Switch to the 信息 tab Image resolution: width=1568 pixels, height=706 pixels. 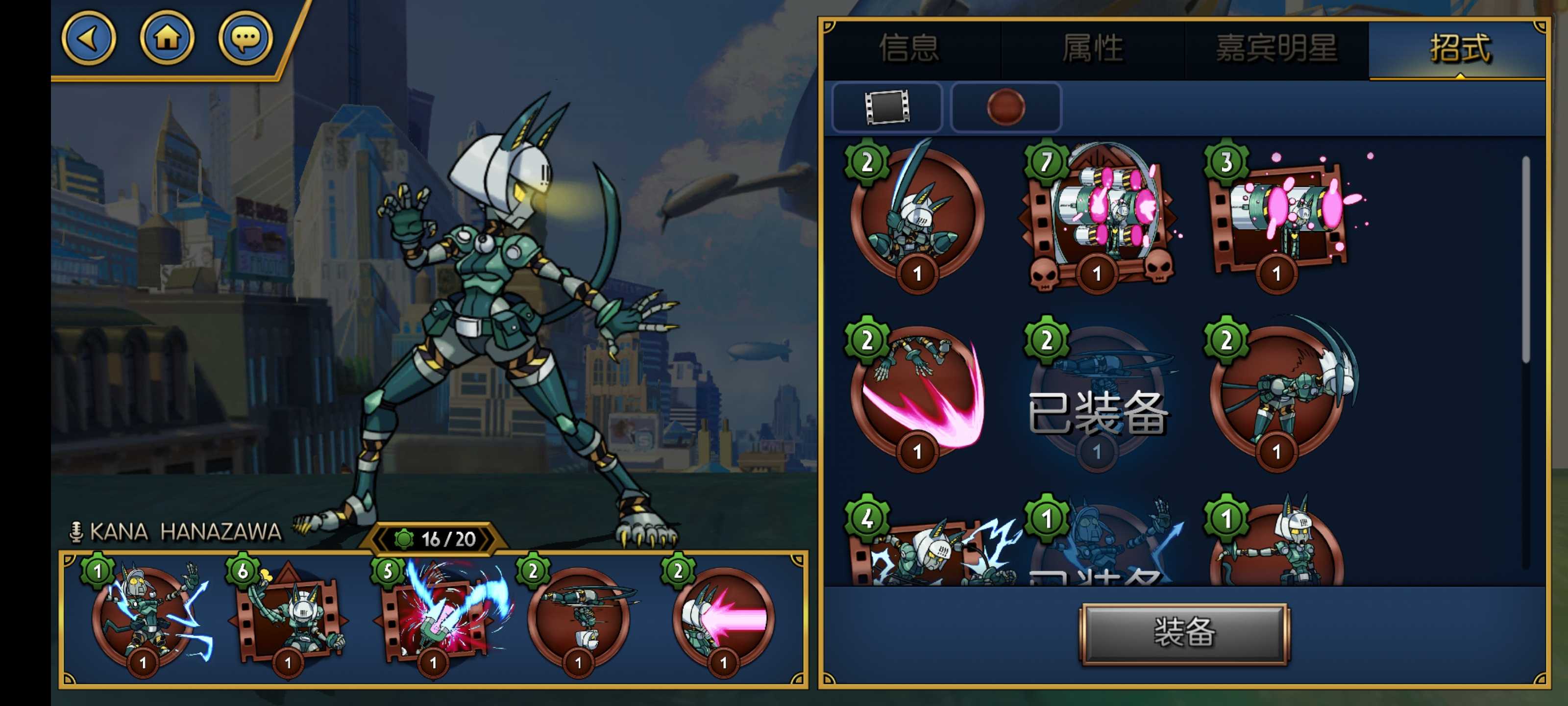909,49
